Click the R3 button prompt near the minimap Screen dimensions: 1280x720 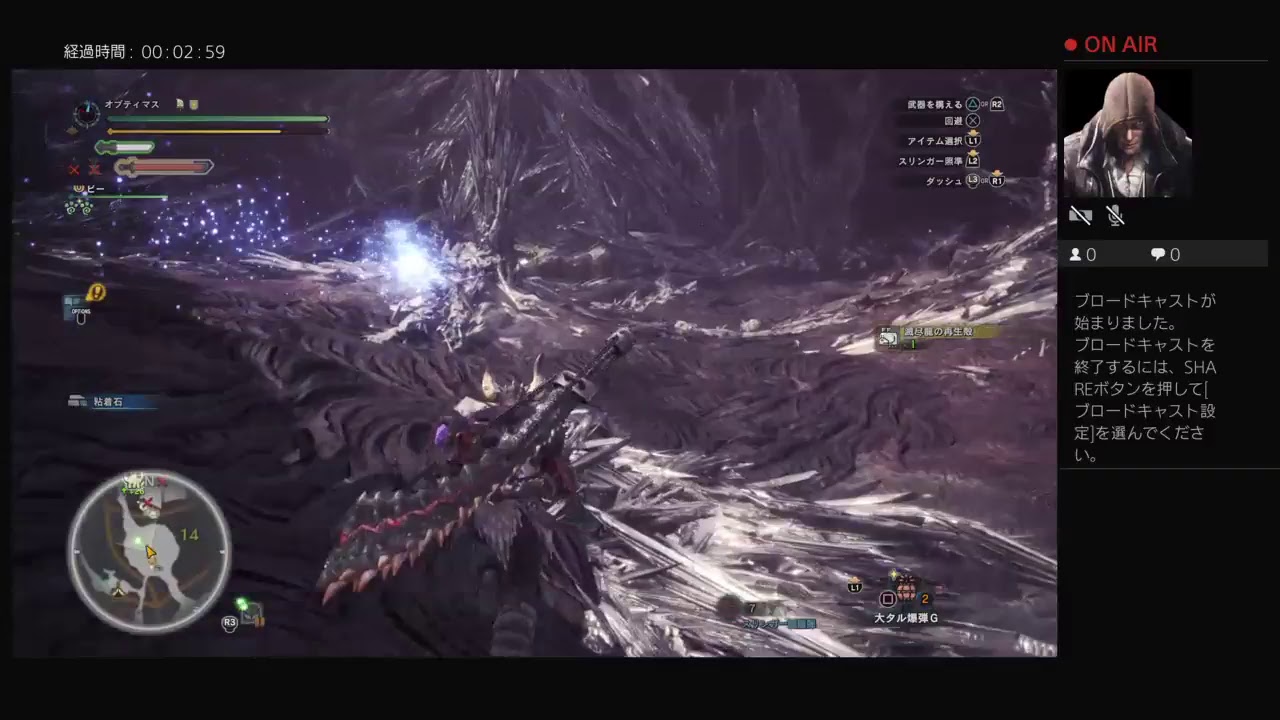click(231, 621)
